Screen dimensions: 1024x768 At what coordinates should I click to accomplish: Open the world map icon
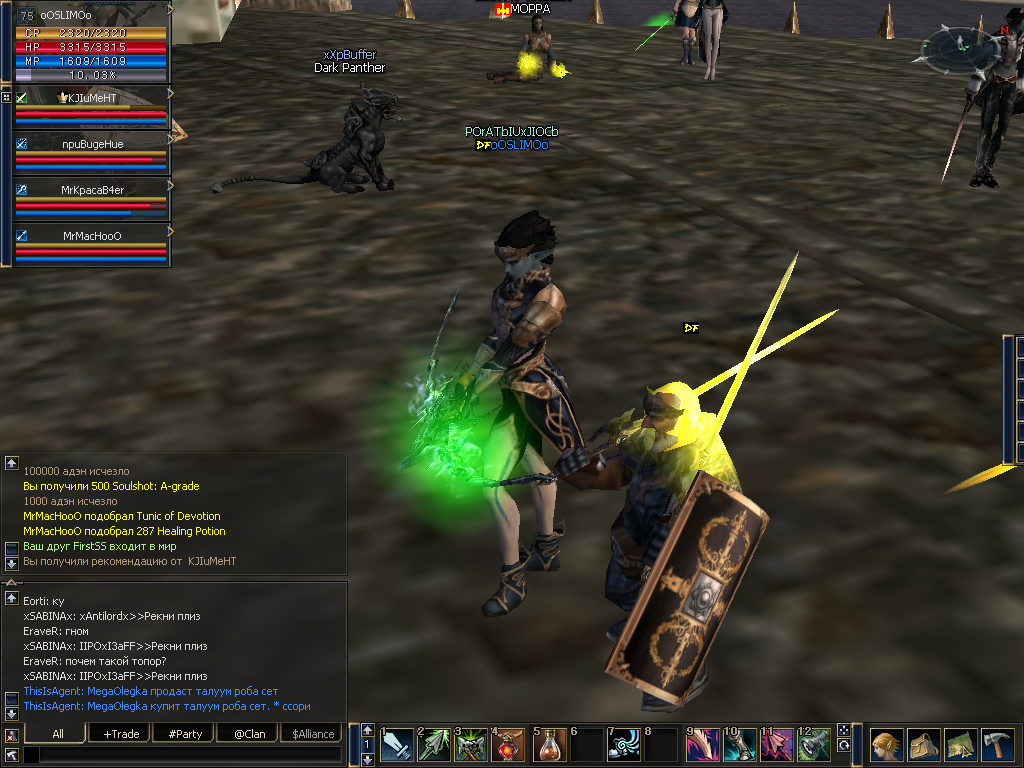pos(959,746)
